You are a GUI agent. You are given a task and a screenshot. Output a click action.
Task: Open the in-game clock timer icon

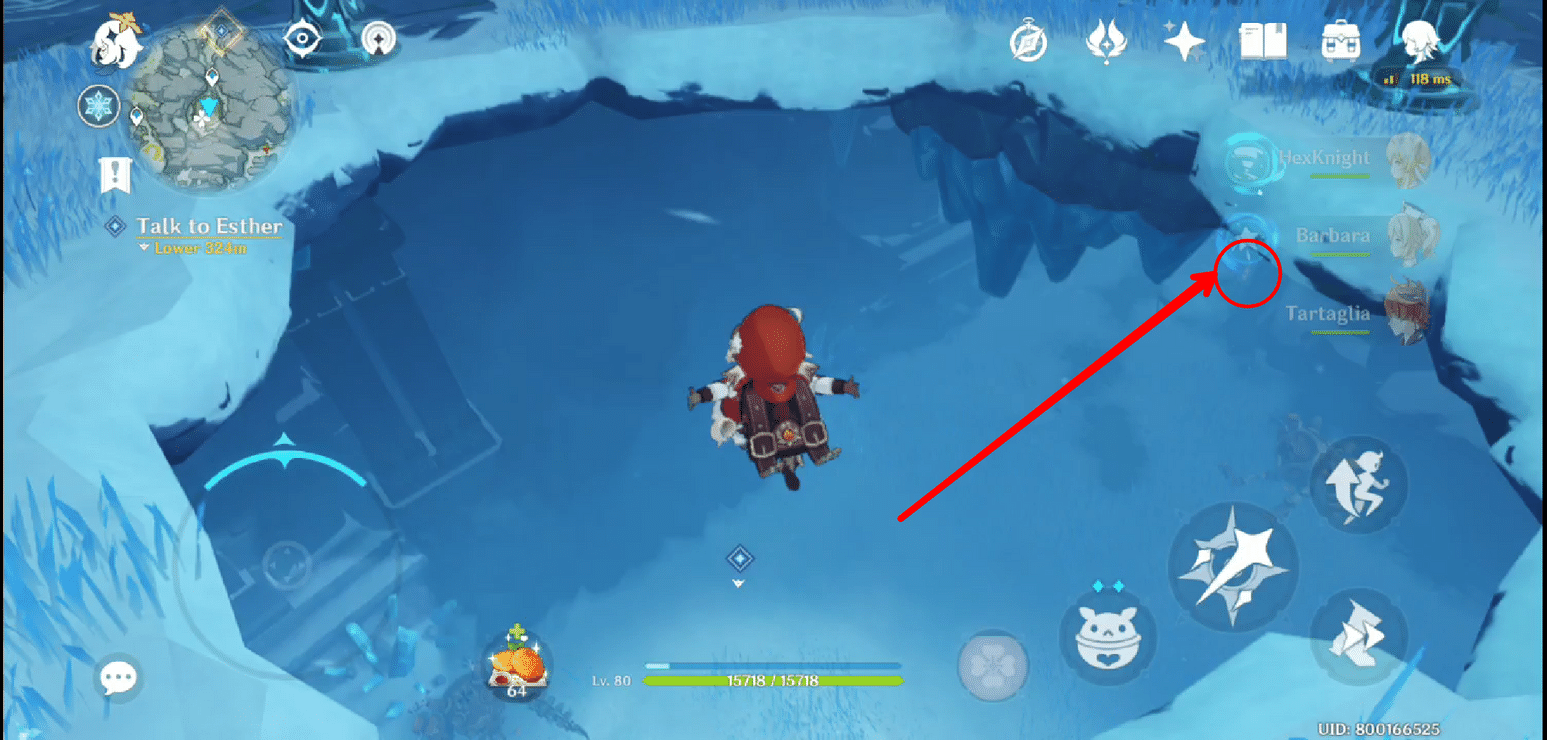(1029, 40)
